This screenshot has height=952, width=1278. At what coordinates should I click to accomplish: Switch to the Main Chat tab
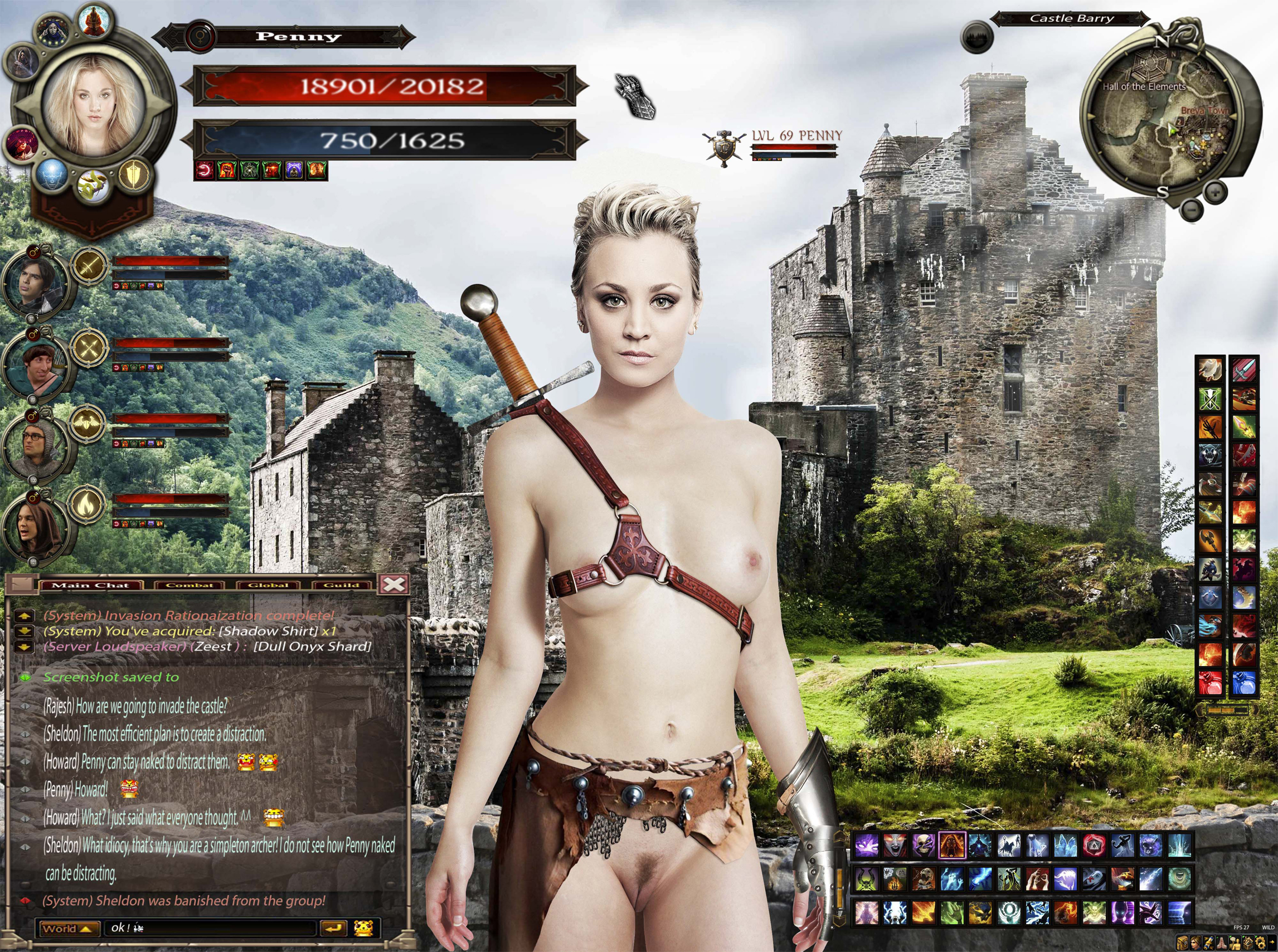click(x=90, y=585)
